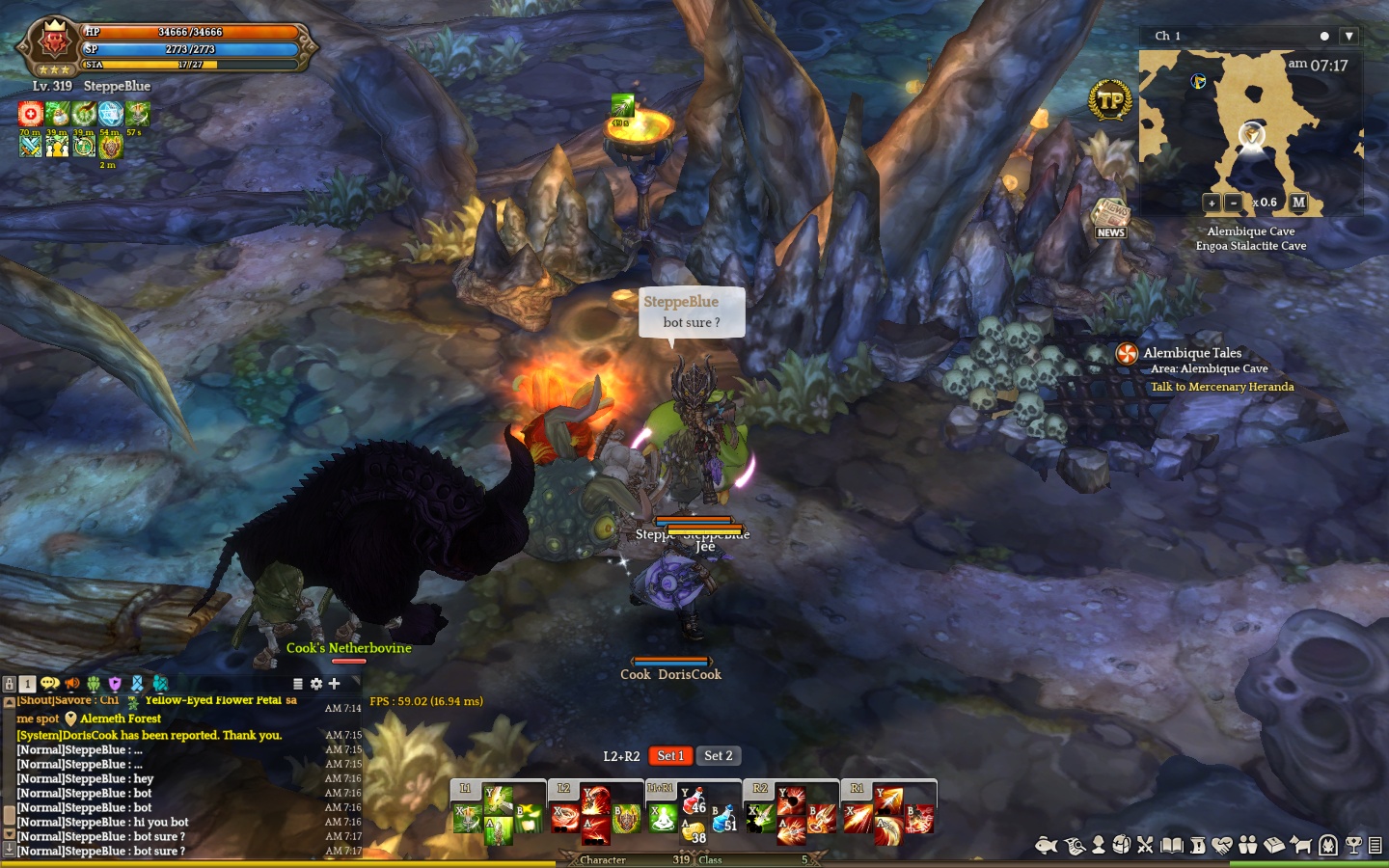Image resolution: width=1389 pixels, height=868 pixels.
Task: Open the system menu list icon
Action: pyautogui.click(x=1375, y=846)
